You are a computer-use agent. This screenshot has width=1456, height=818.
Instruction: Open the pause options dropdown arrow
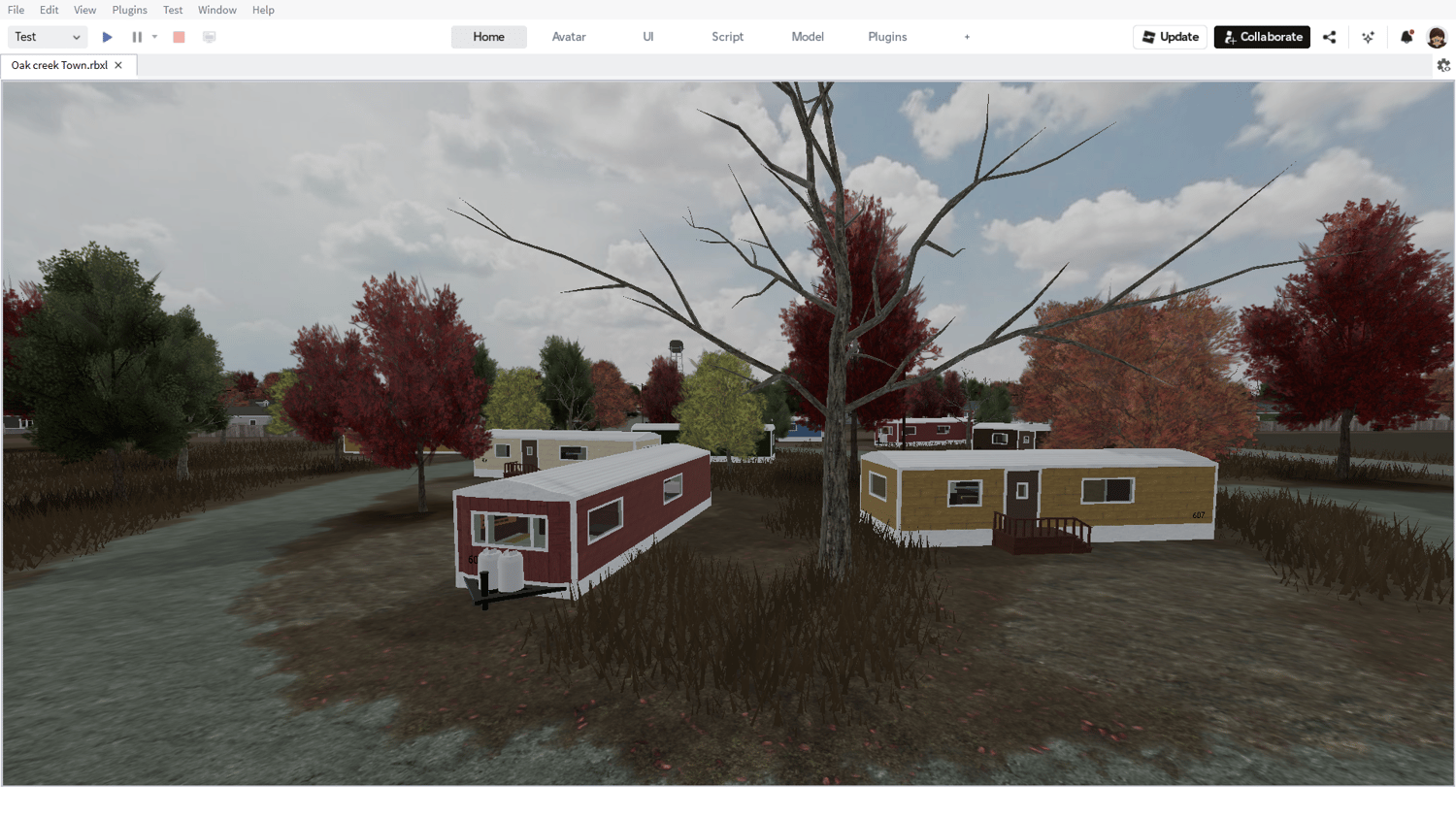pos(154,36)
